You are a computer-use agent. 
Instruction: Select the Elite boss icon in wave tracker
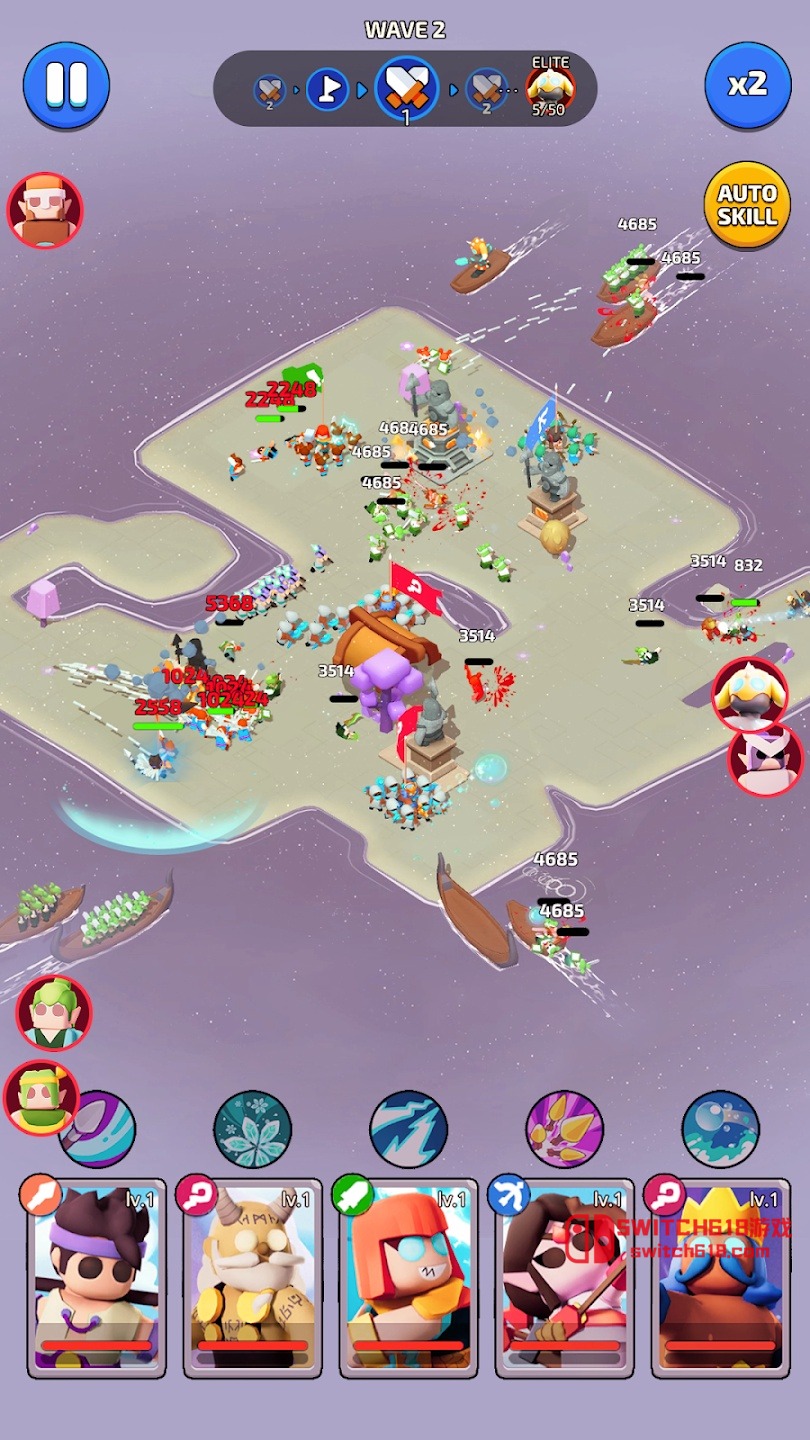tap(549, 90)
